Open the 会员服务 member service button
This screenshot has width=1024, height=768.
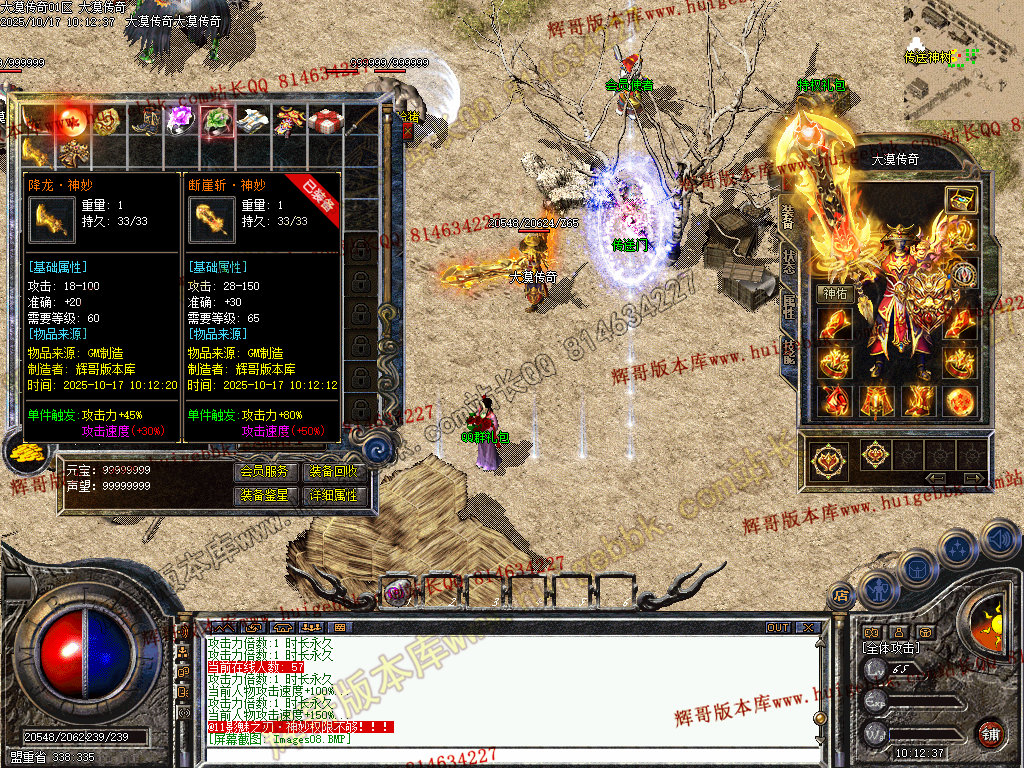pyautogui.click(x=265, y=472)
